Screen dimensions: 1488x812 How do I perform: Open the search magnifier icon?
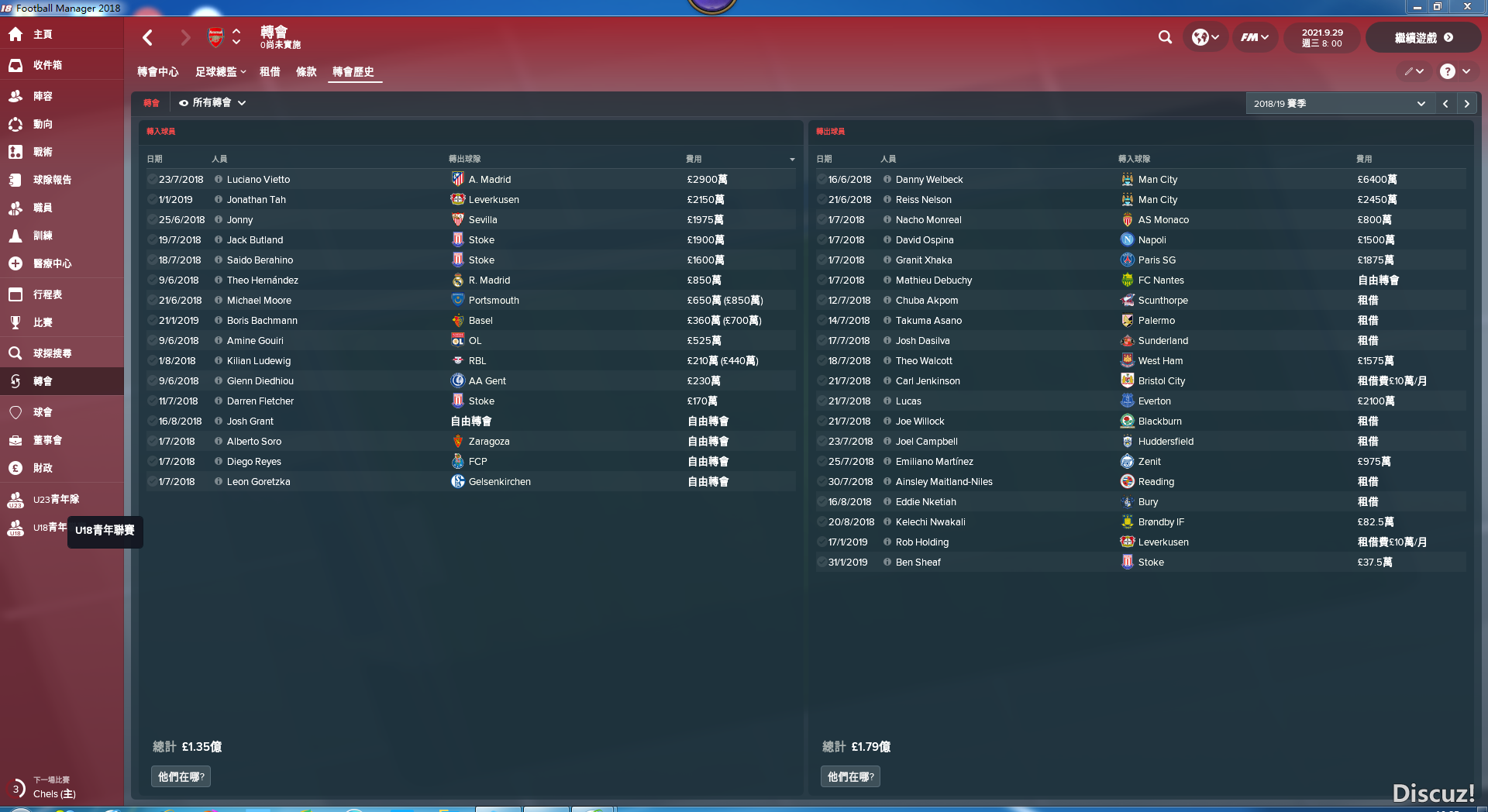[1165, 37]
